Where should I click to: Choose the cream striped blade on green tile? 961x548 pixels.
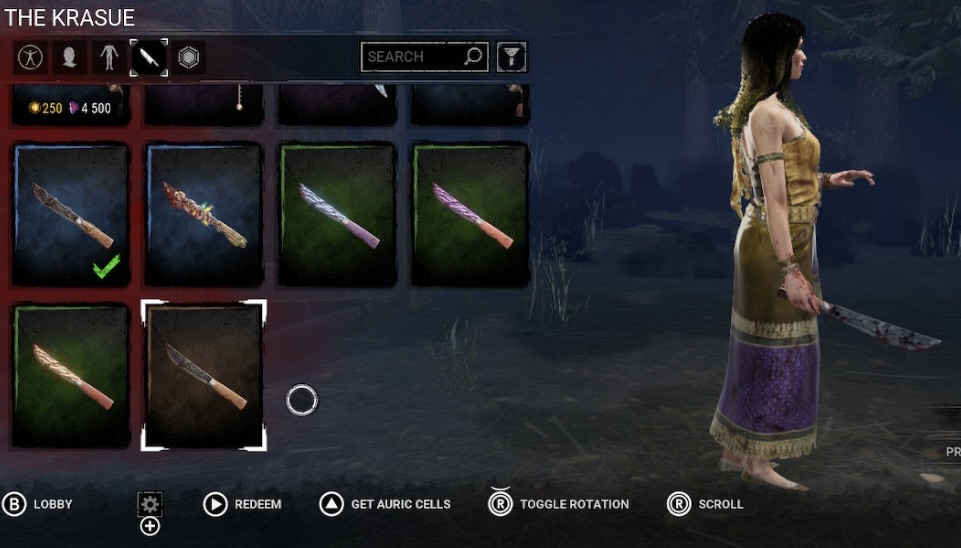(x=70, y=375)
